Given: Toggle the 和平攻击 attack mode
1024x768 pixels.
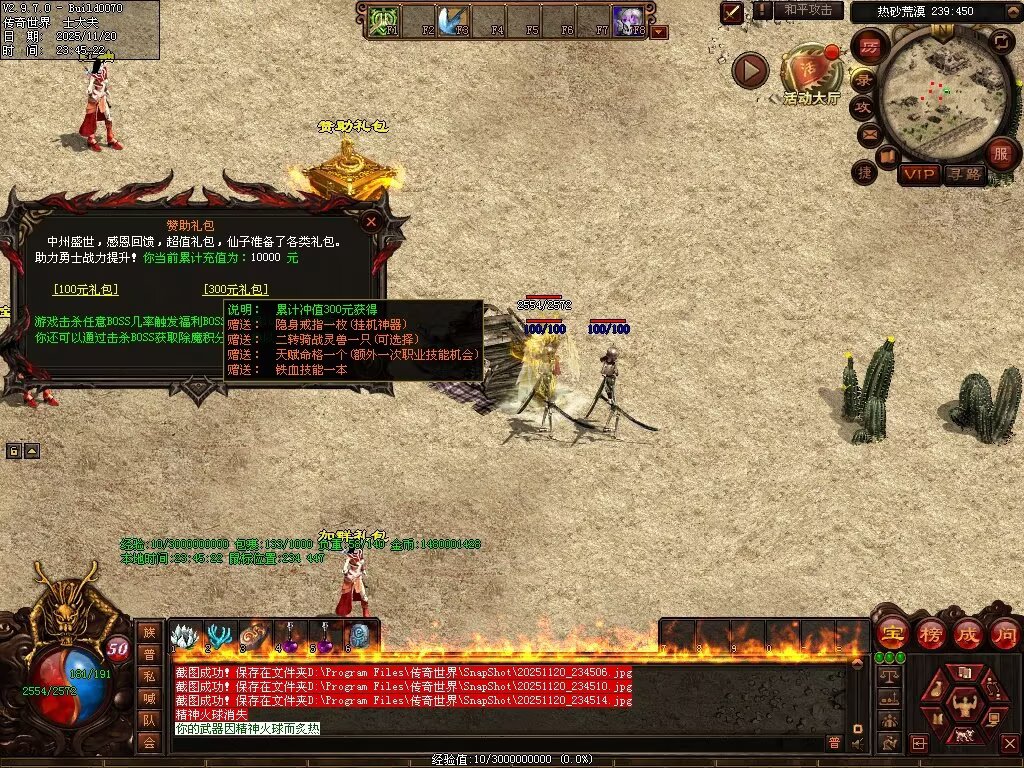Looking at the screenshot, I should [808, 11].
